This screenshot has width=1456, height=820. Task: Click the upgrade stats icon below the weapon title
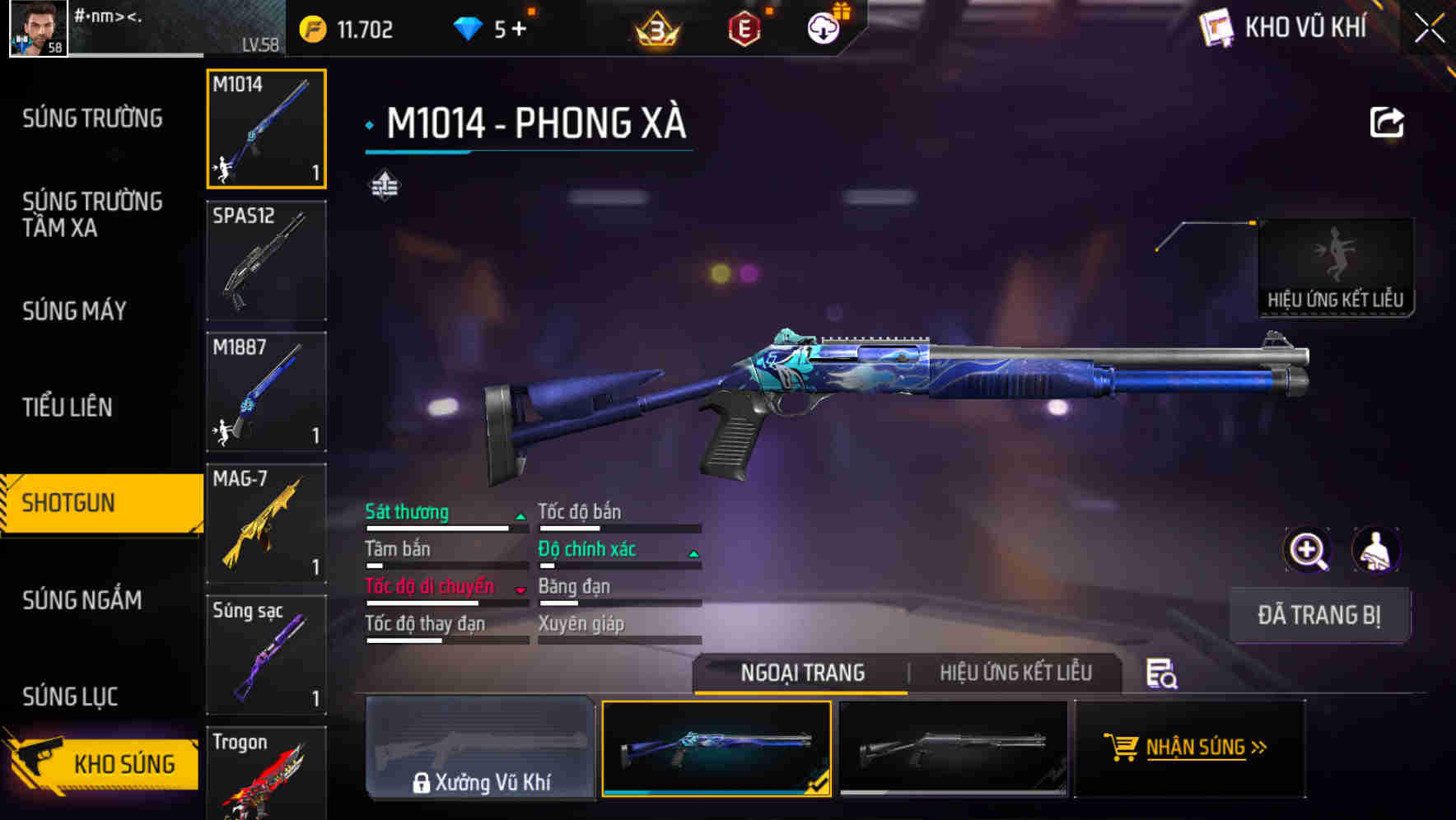(x=384, y=185)
